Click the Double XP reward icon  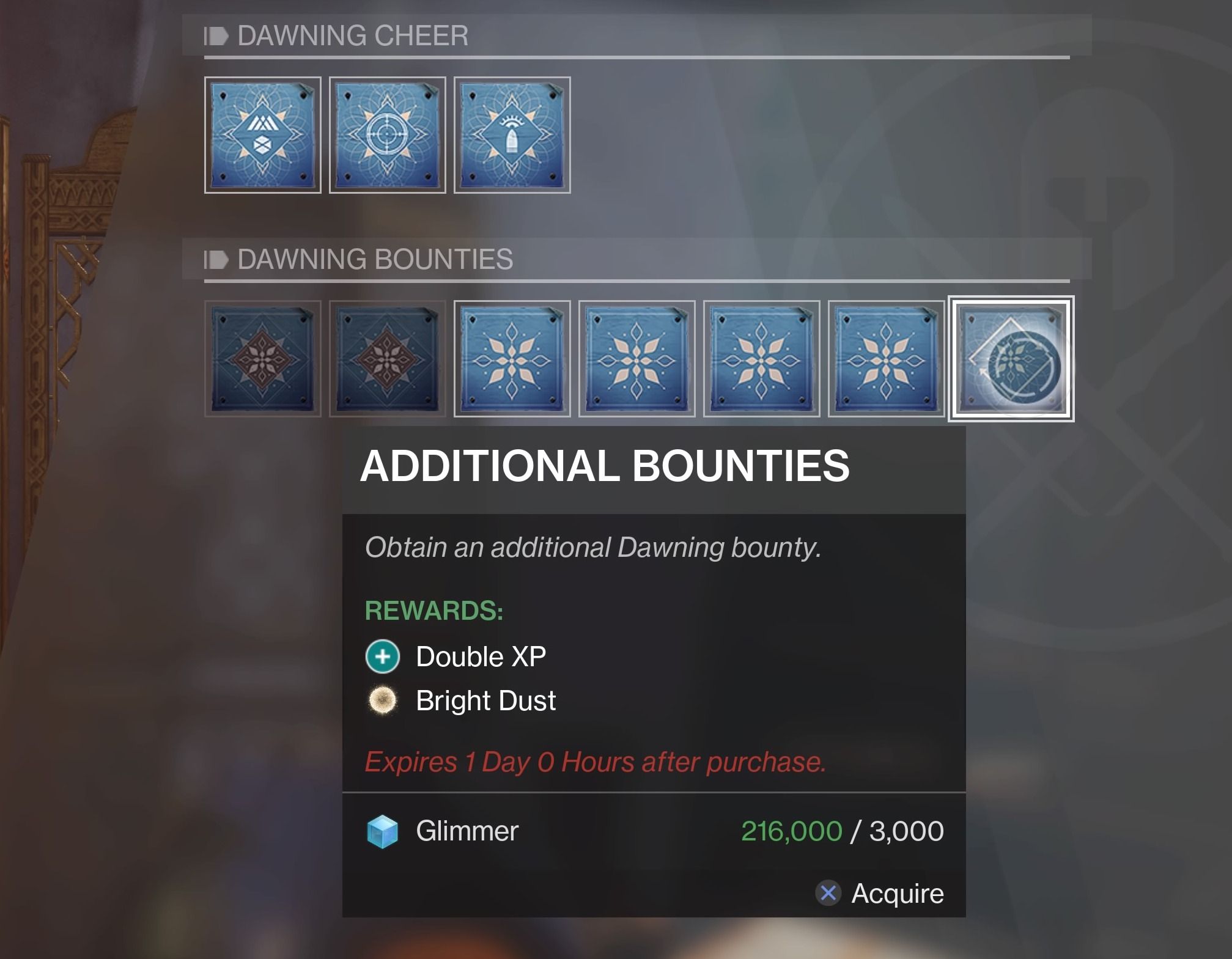(x=382, y=656)
